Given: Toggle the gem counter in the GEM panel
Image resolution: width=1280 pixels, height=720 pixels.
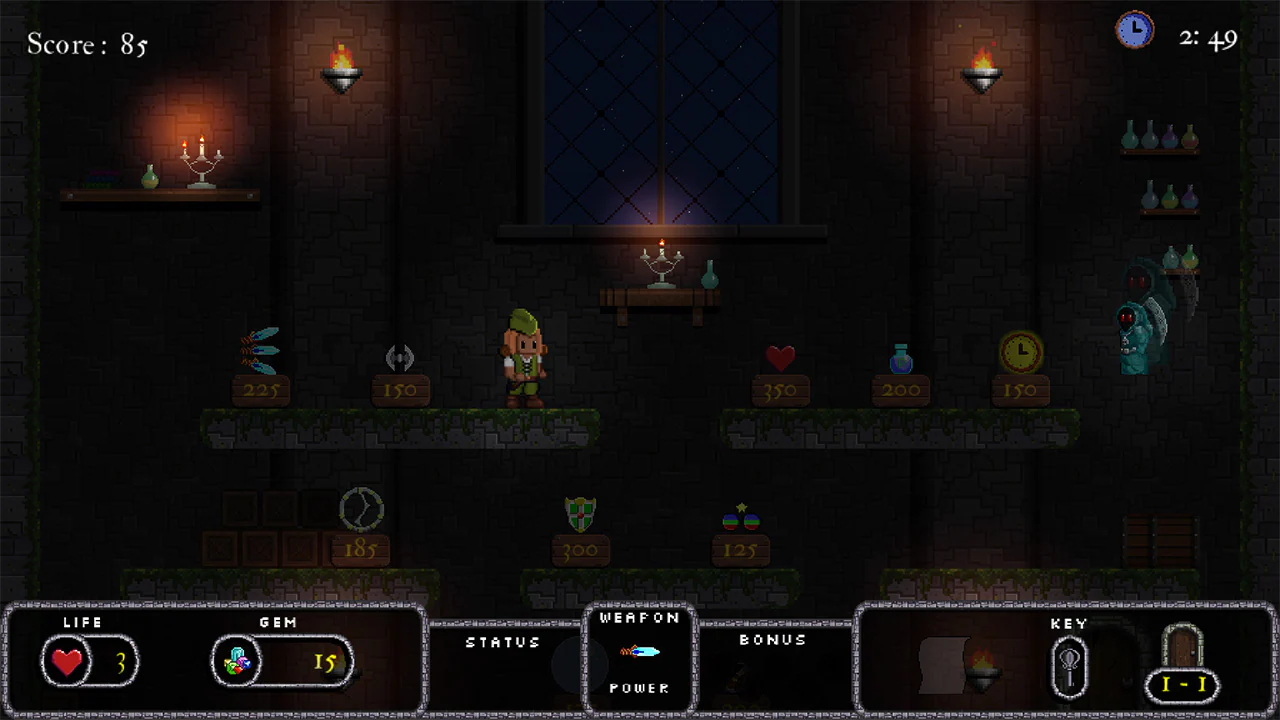Looking at the screenshot, I should click(x=237, y=661).
